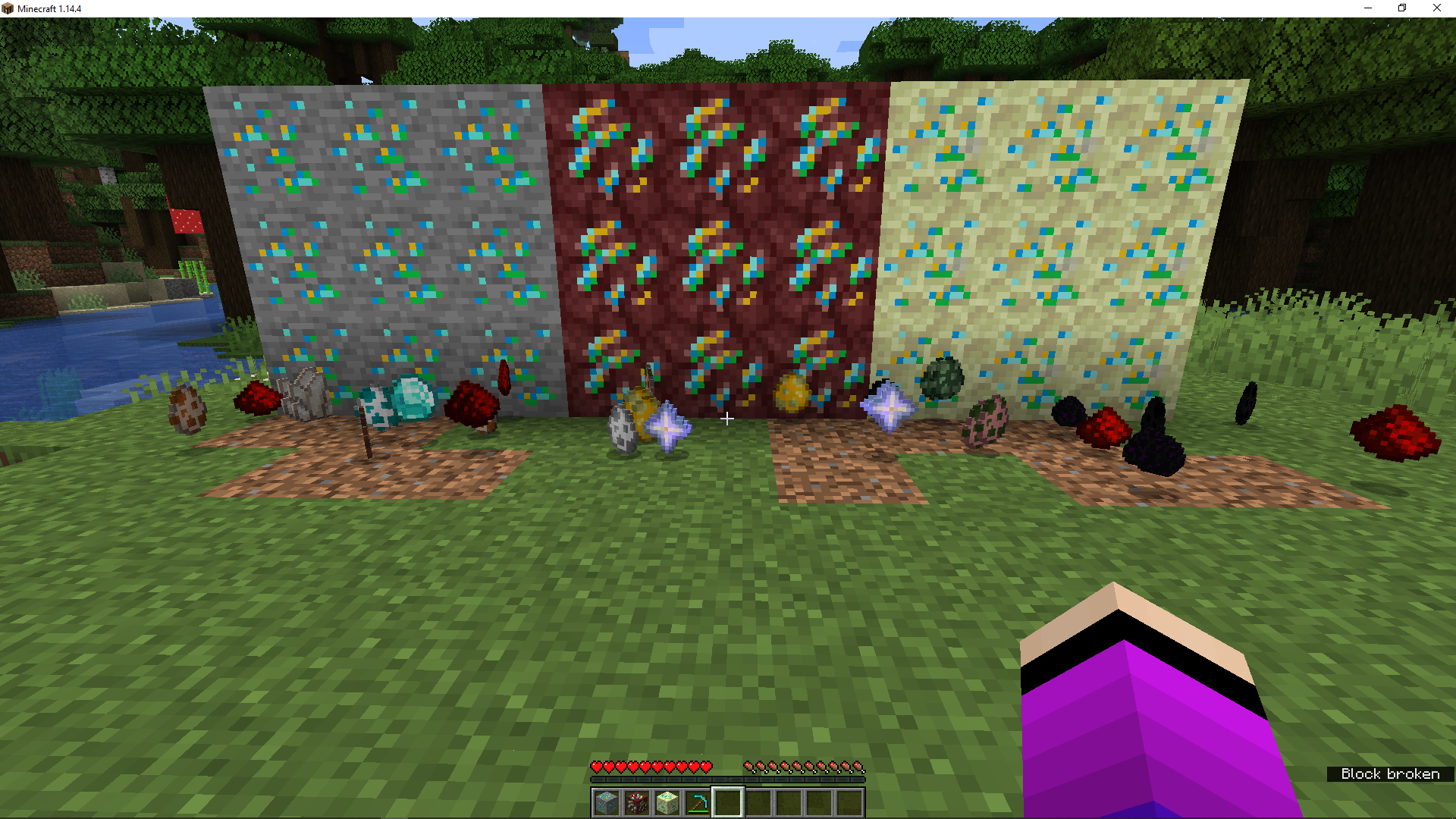Click the first heart in the health bar
1456x819 pixels.
pyautogui.click(x=596, y=767)
